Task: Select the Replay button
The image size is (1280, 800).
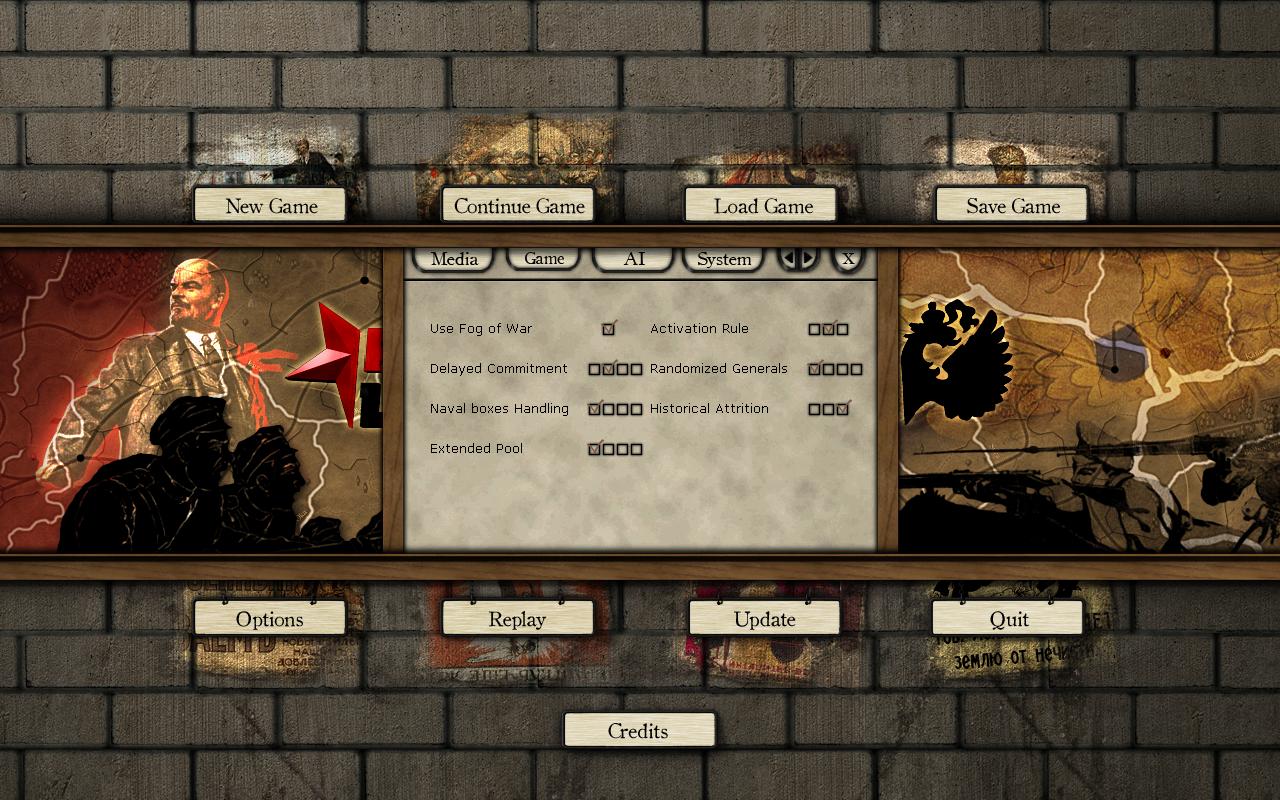Action: point(517,619)
